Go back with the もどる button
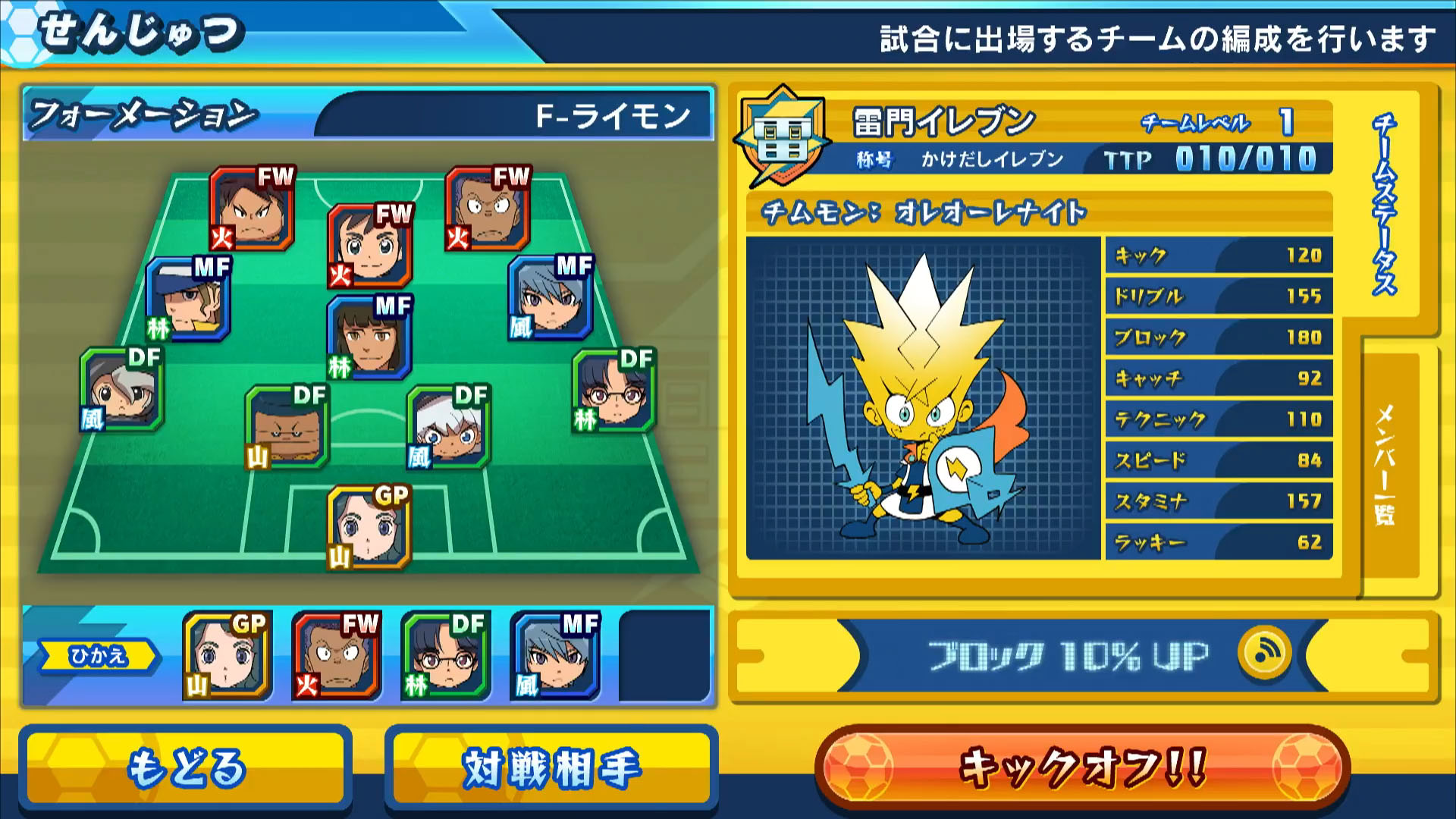The height and width of the screenshot is (819, 1456). (x=186, y=767)
